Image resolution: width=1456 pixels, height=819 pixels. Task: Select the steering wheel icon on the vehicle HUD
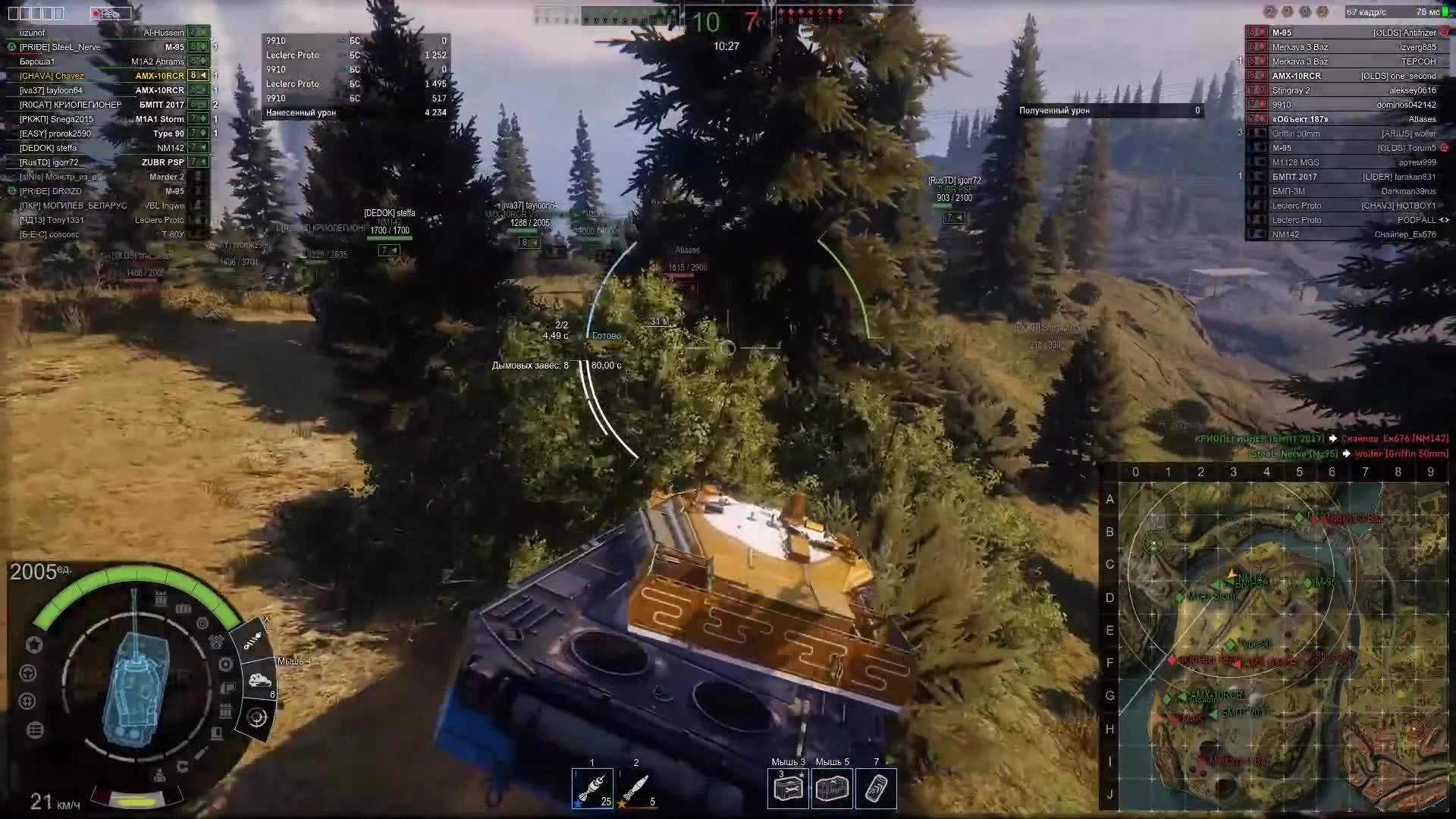tap(27, 673)
